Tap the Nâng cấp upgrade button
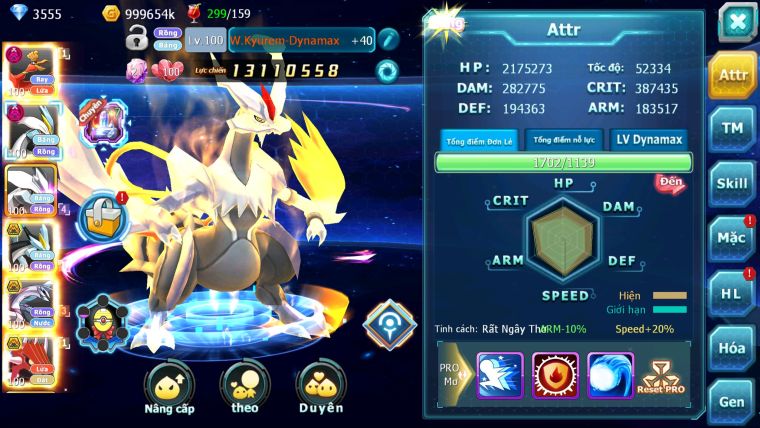 (169, 387)
